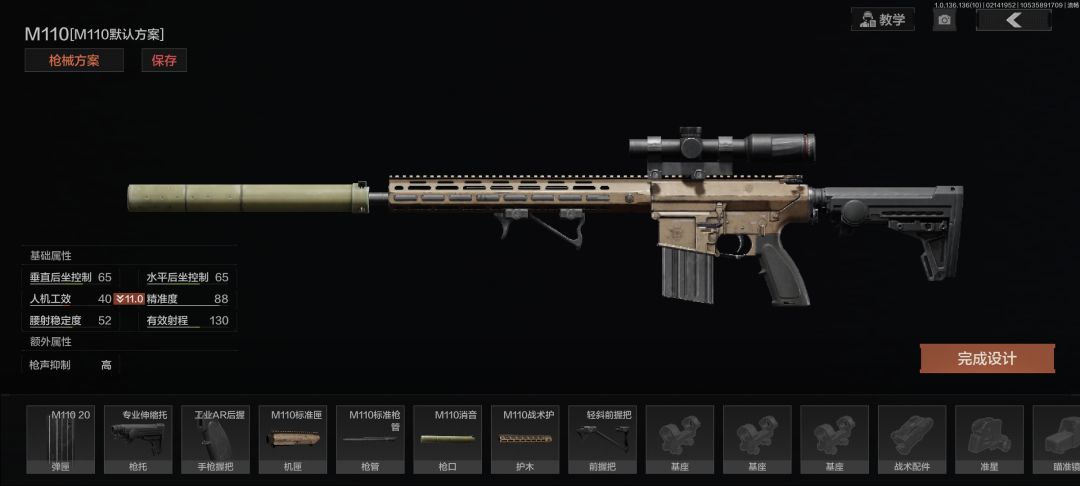The image size is (1080, 486).
Task: Pick the 枪管 barrel slot
Action: click(371, 440)
